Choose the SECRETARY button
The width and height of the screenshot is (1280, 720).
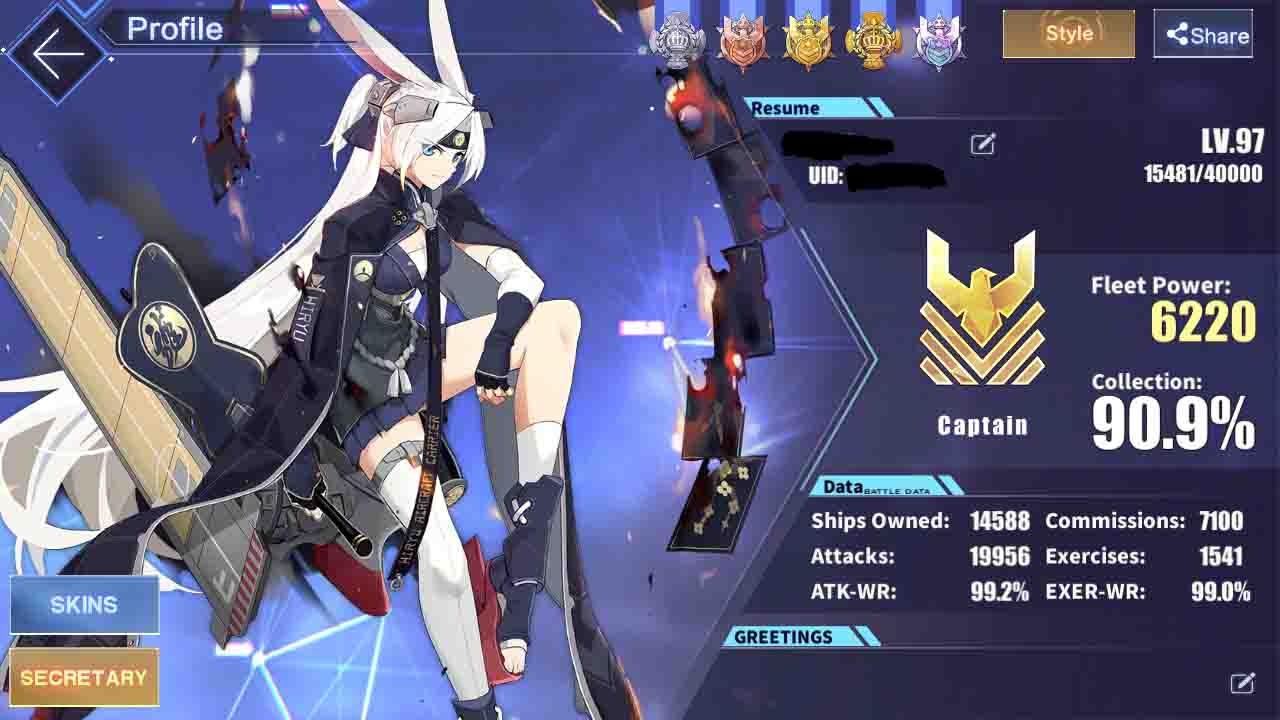[x=84, y=678]
